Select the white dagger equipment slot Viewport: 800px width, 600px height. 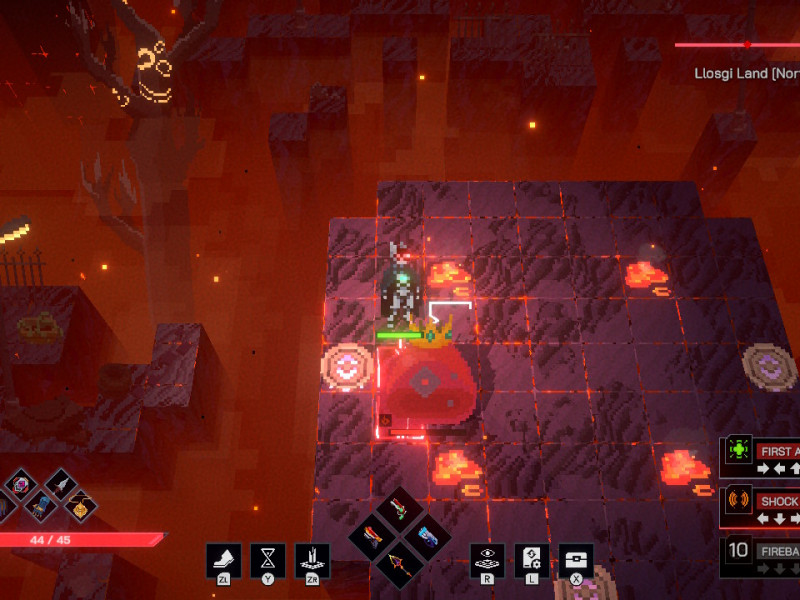coord(59,486)
